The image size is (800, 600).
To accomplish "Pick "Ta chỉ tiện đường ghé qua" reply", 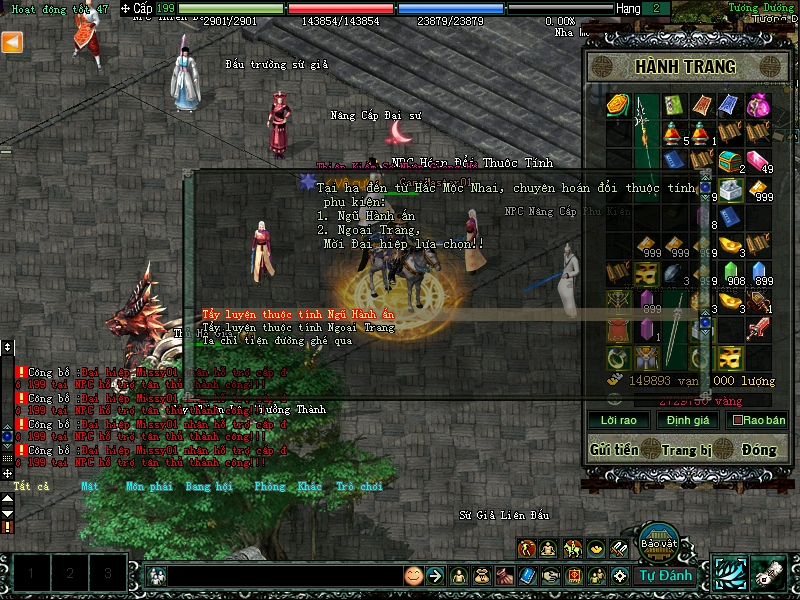I will click(x=270, y=340).
